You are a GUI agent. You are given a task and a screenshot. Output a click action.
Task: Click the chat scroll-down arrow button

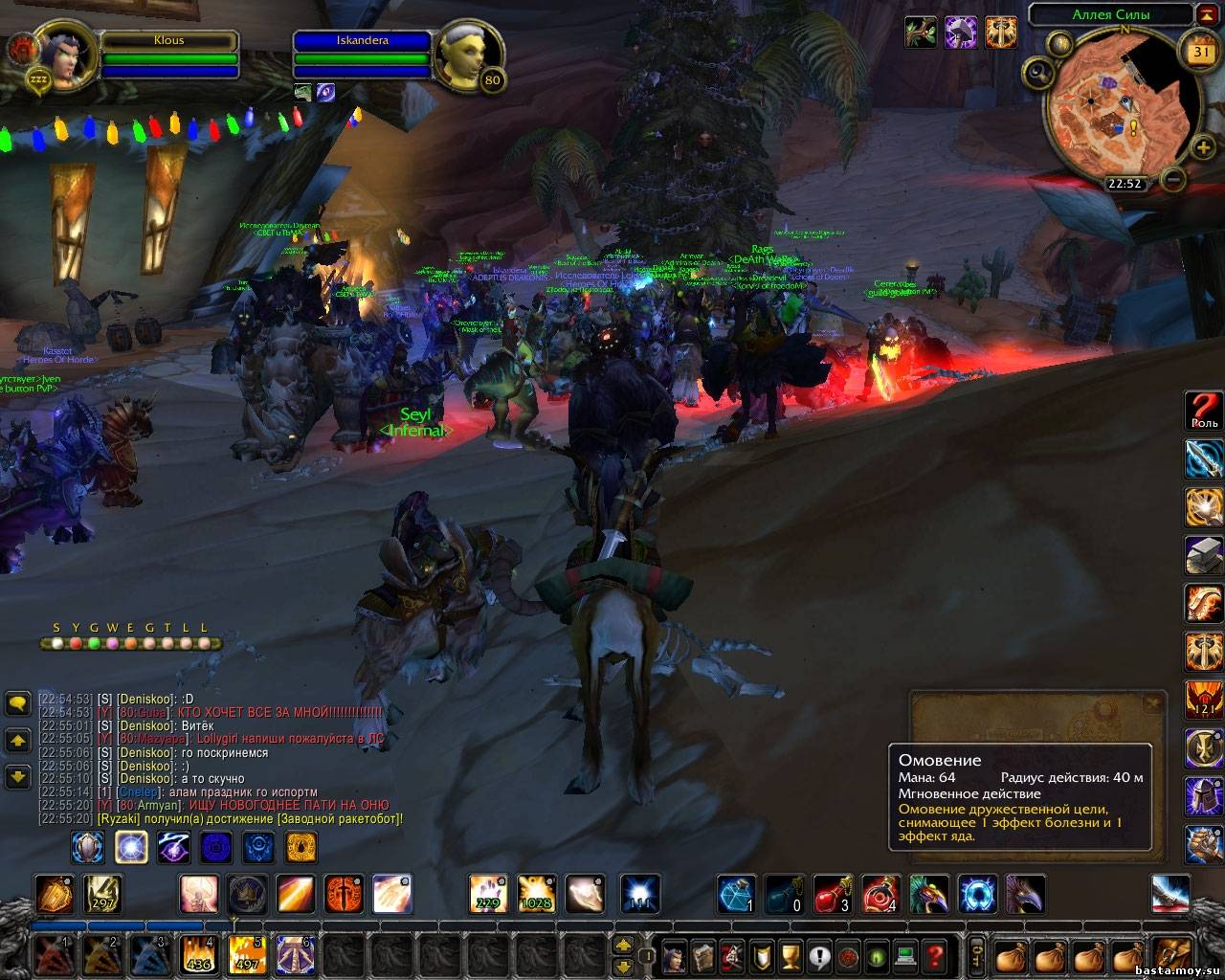pos(18,776)
